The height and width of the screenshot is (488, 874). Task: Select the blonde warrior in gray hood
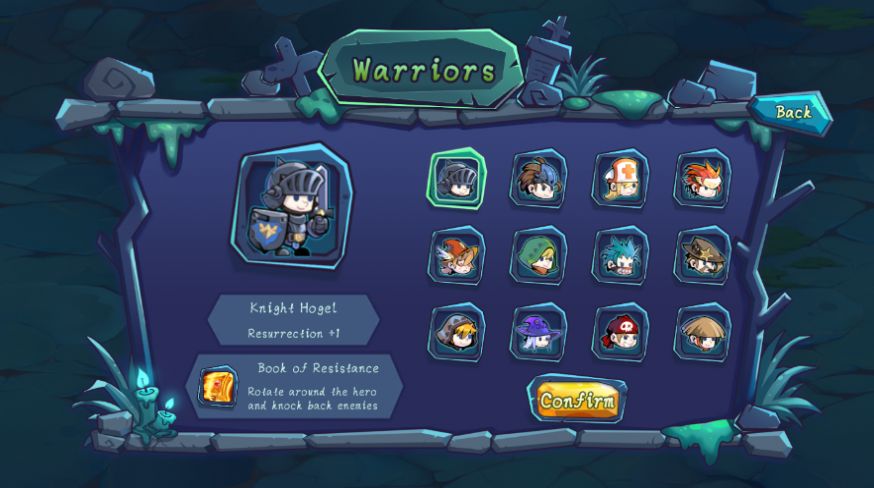(457, 332)
